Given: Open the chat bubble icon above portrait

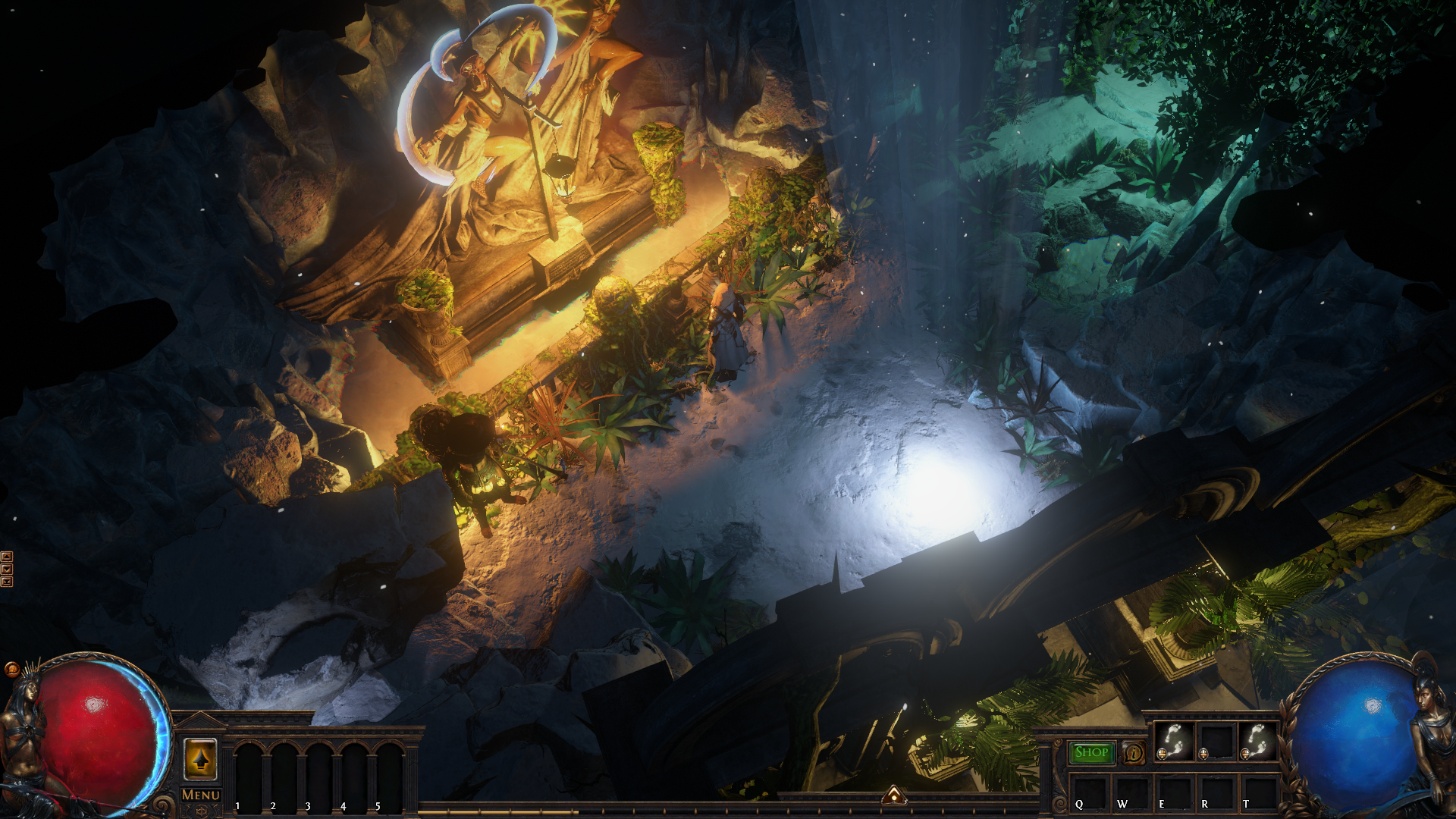Looking at the screenshot, I should coord(11,669).
